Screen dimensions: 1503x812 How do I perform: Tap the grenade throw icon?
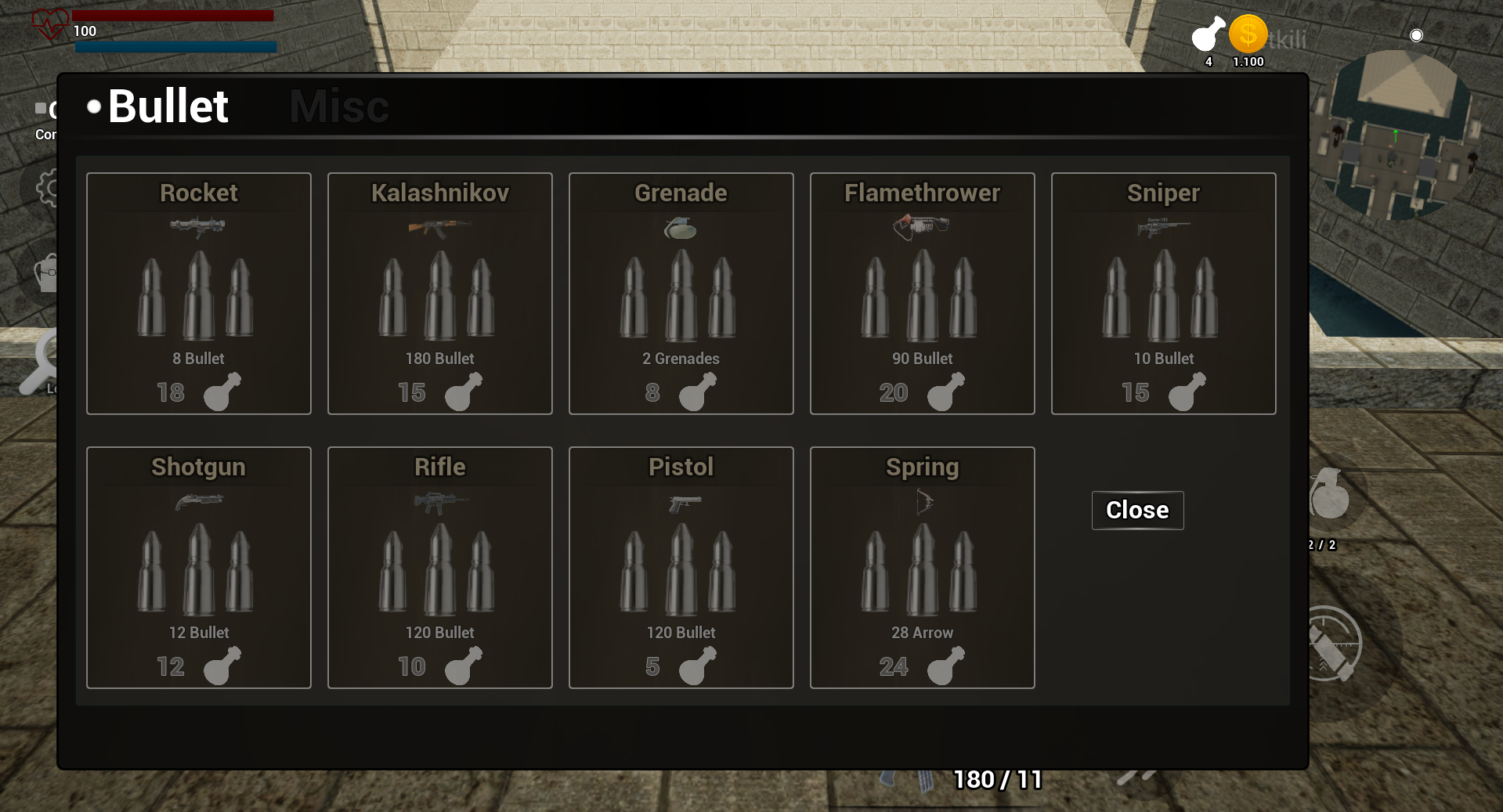(x=1330, y=496)
